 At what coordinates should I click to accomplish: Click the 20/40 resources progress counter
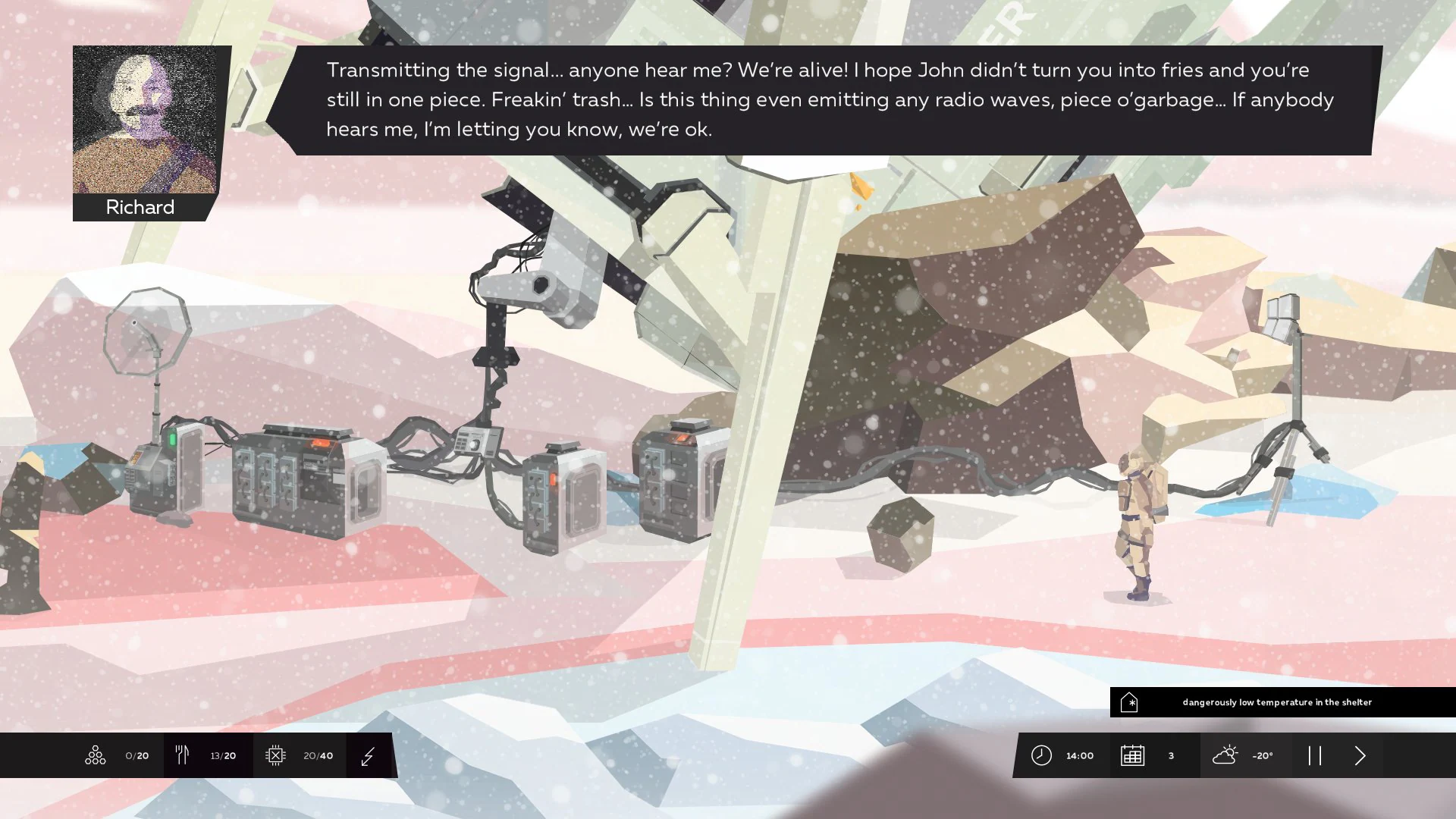317,755
